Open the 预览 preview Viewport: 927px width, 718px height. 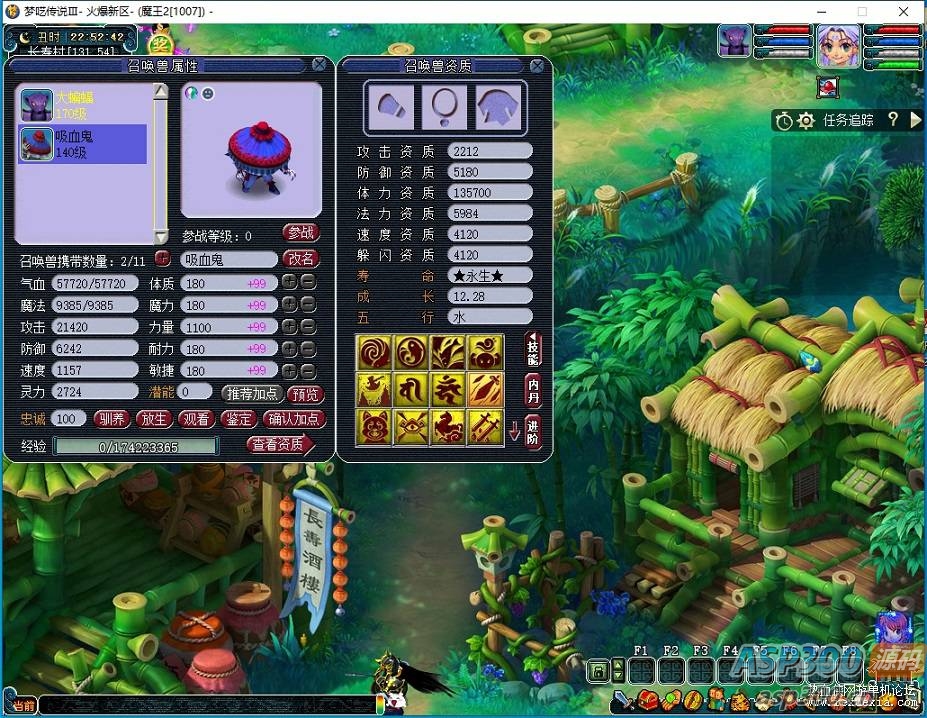click(305, 394)
